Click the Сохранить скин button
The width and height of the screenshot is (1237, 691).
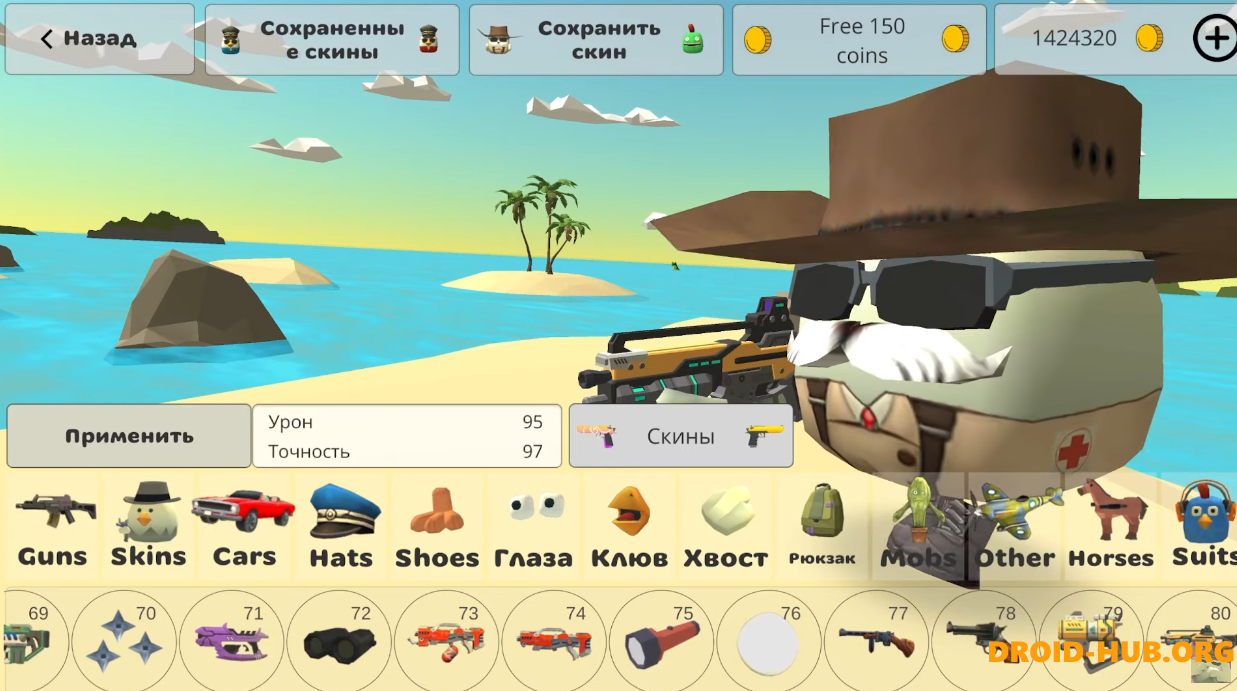pyautogui.click(x=596, y=40)
